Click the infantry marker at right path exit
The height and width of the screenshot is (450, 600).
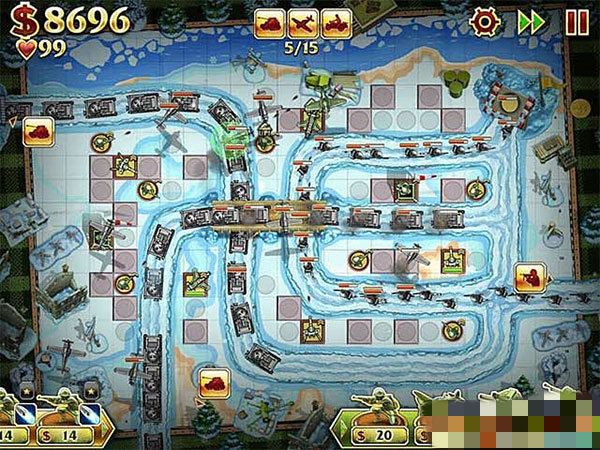click(530, 276)
